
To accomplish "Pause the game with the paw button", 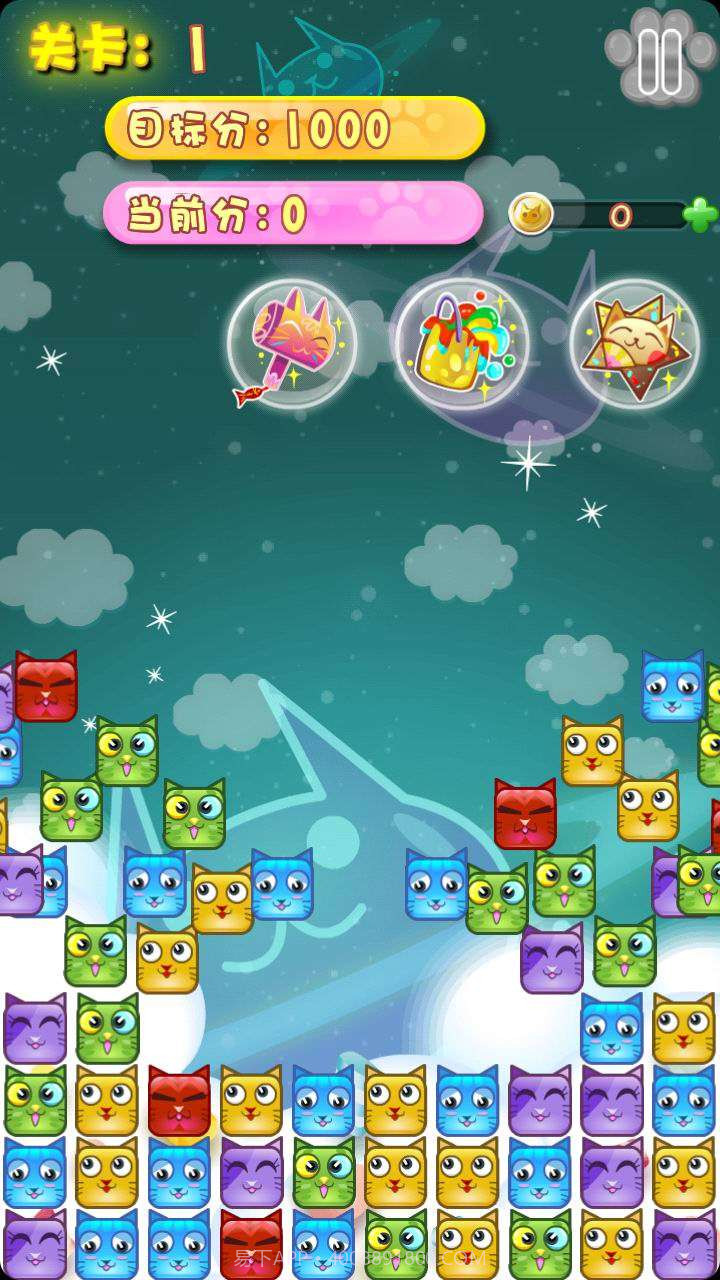I will coord(659,60).
